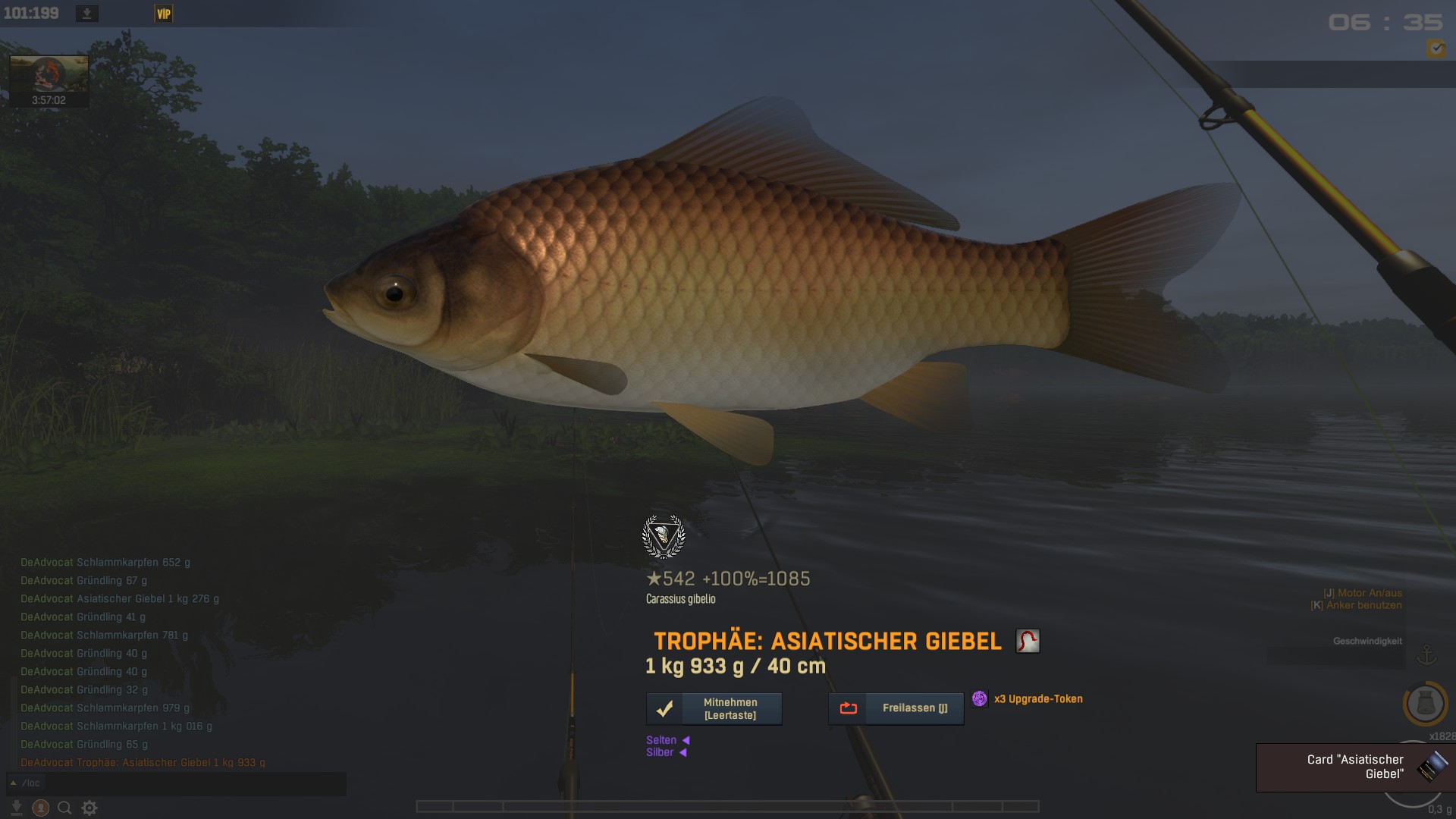
Task: Click the trophy laurel badge icon
Action: pos(664,537)
